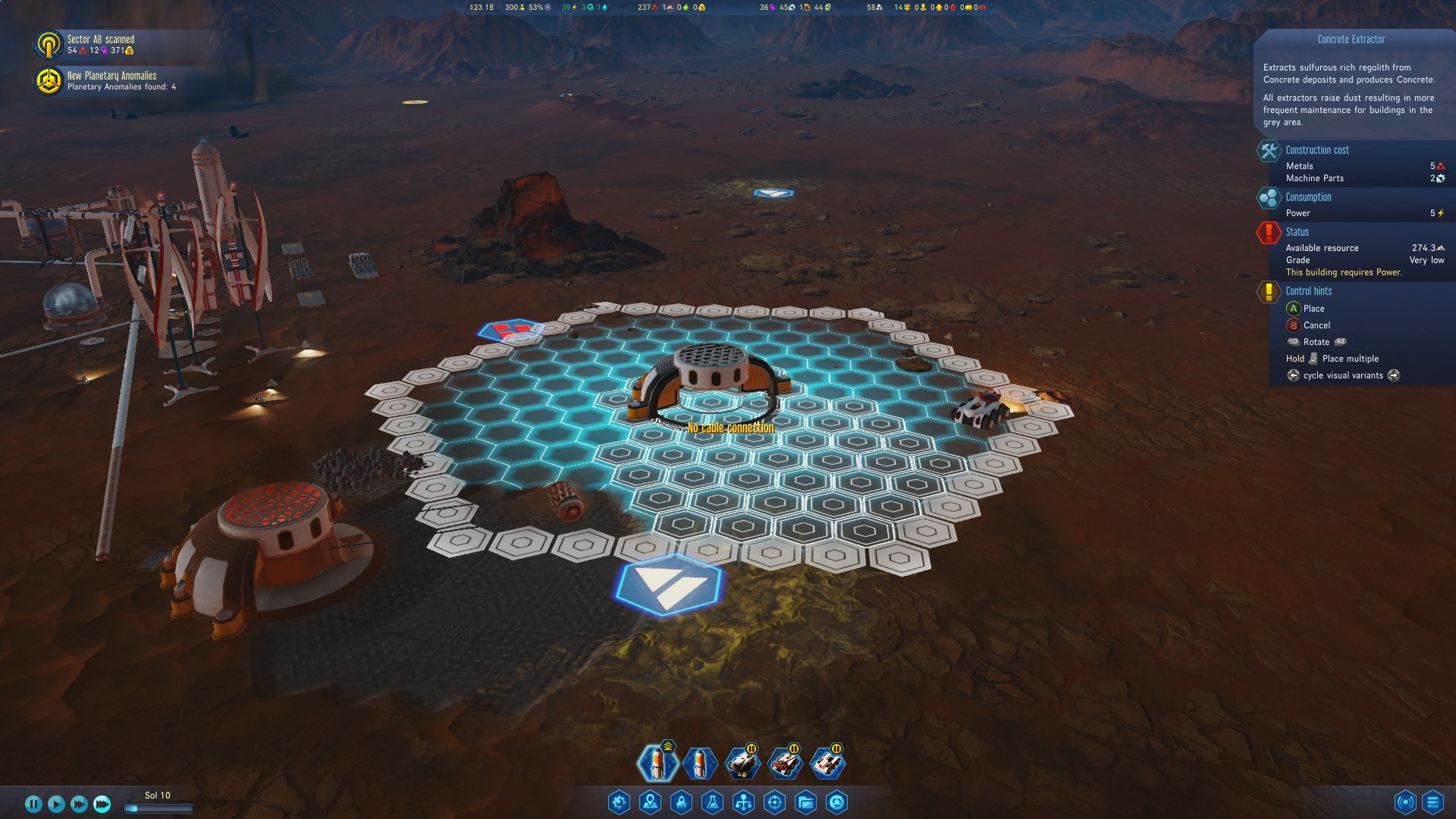Open the research flask icon
Screen dimensions: 1456x819
[711, 802]
